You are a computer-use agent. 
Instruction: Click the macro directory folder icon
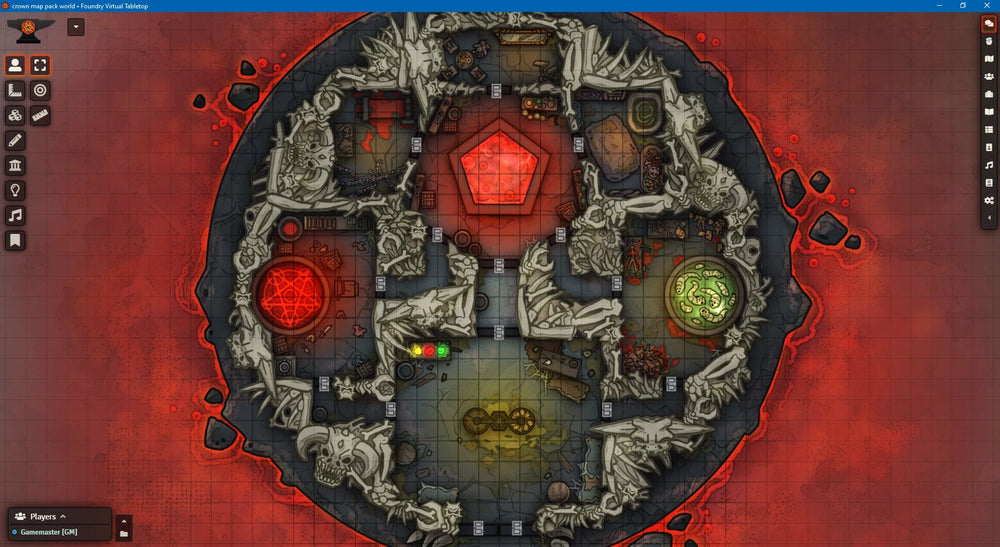click(124, 535)
